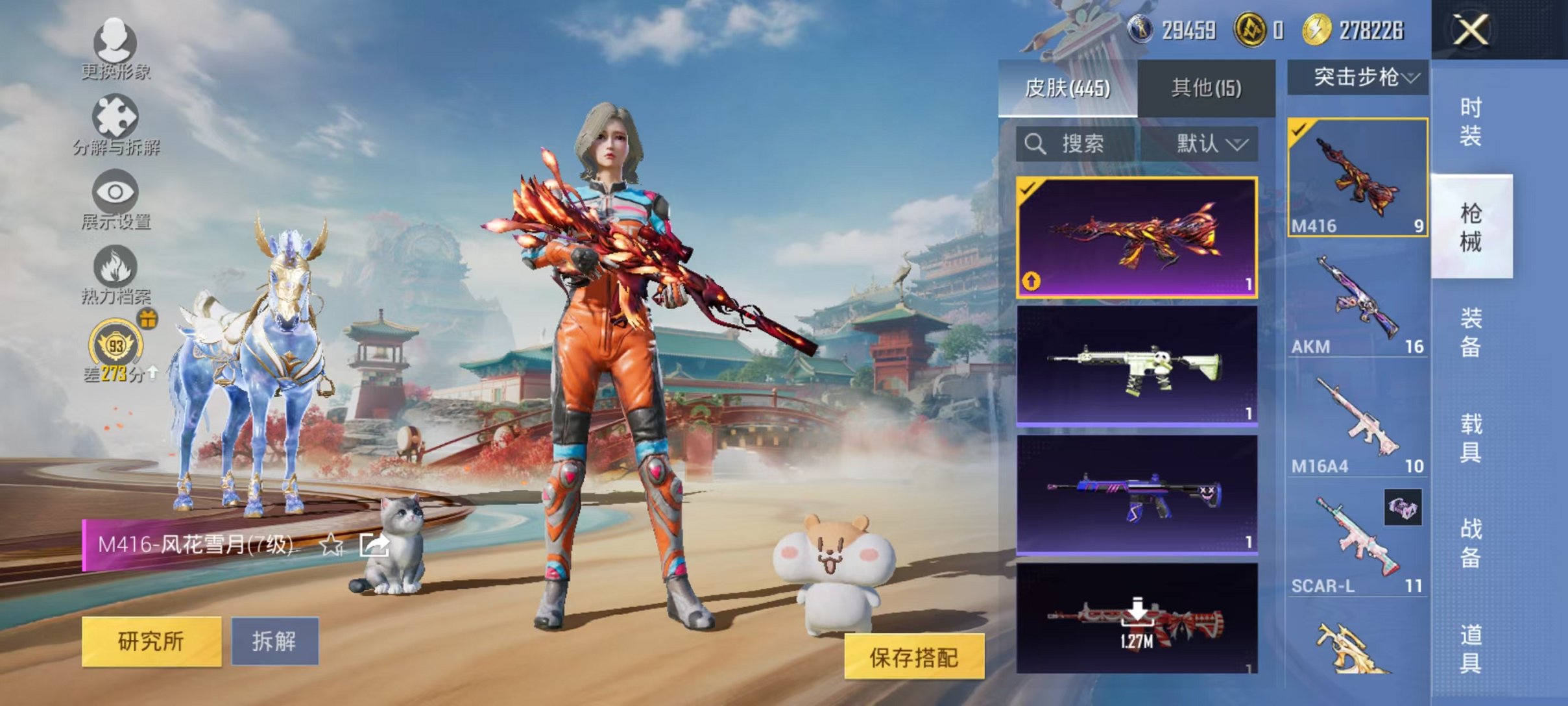The image size is (1568, 706).
Task: Open the 更换形象 character change panel
Action: (x=115, y=45)
